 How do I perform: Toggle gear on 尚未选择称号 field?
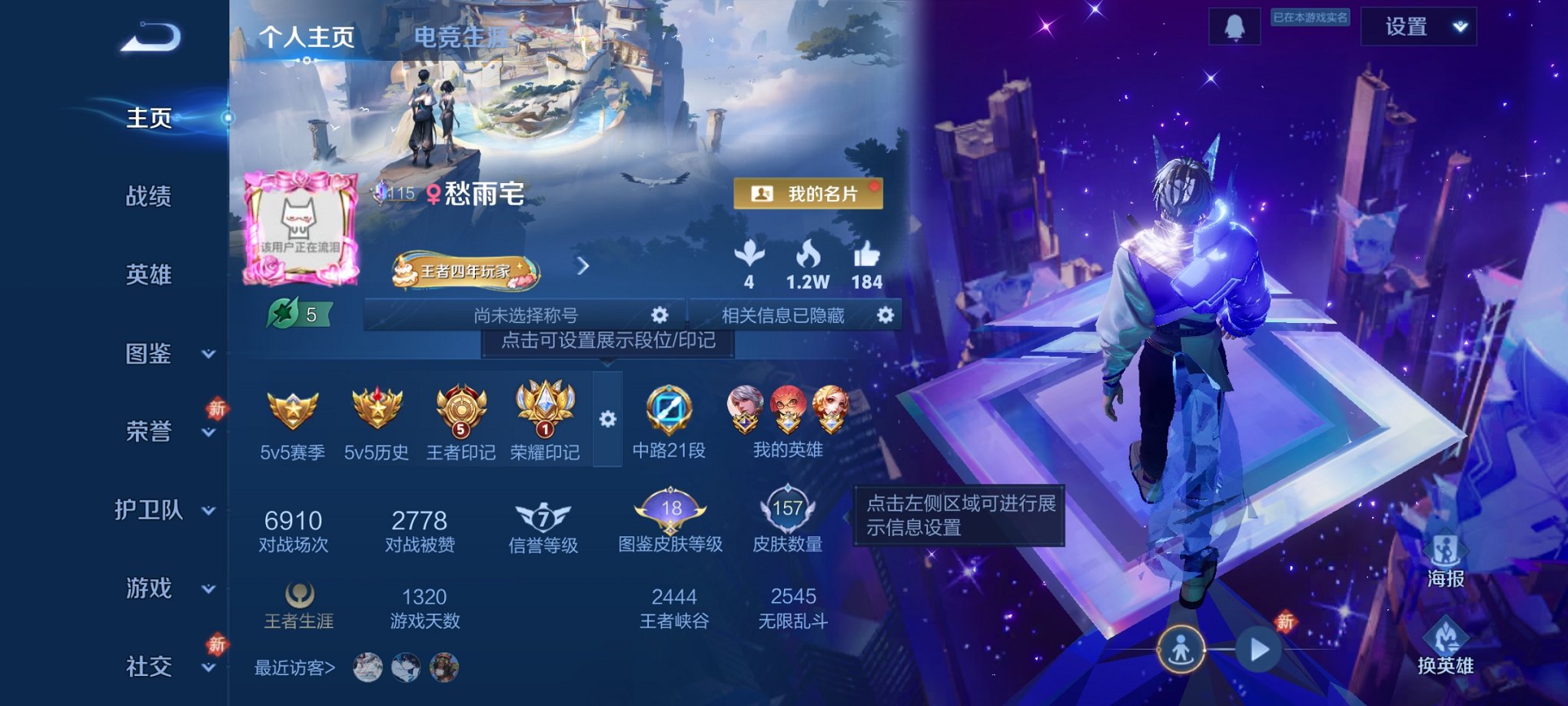(x=661, y=315)
